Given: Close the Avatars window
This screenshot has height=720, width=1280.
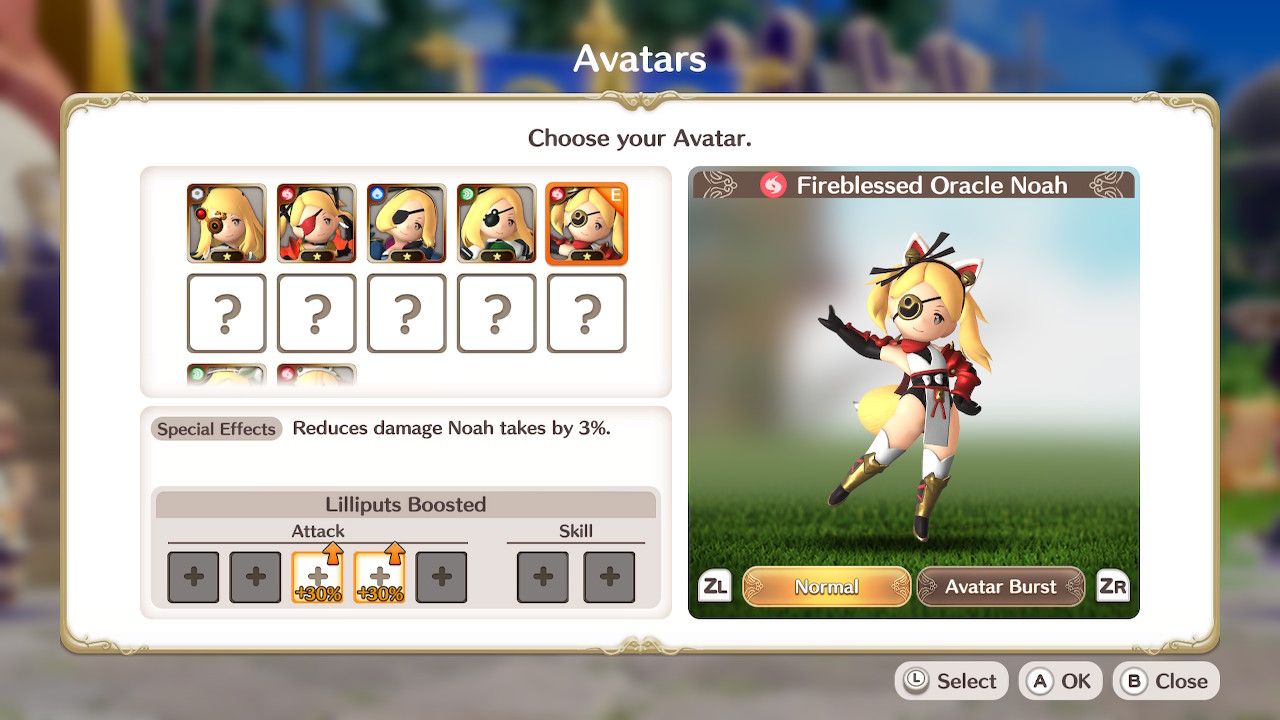Looking at the screenshot, I should (x=1166, y=681).
